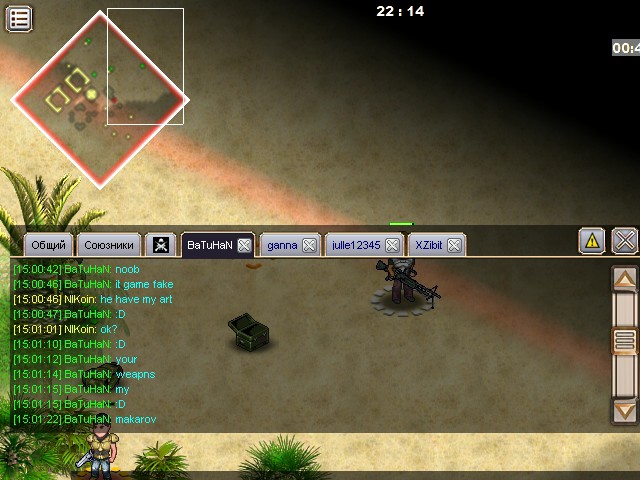Close the XZibit chat tab
Screen dimensions: 640x480
[x=454, y=245]
